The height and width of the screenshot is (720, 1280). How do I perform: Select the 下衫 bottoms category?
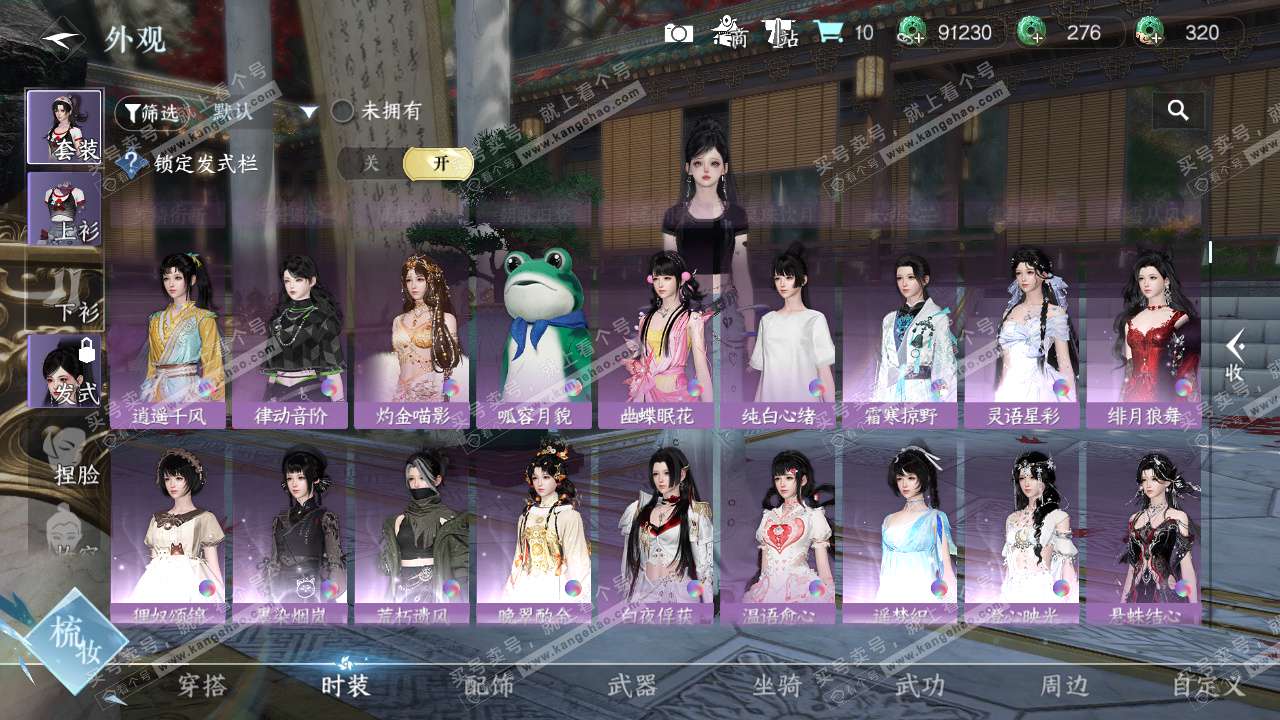pyautogui.click(x=64, y=292)
